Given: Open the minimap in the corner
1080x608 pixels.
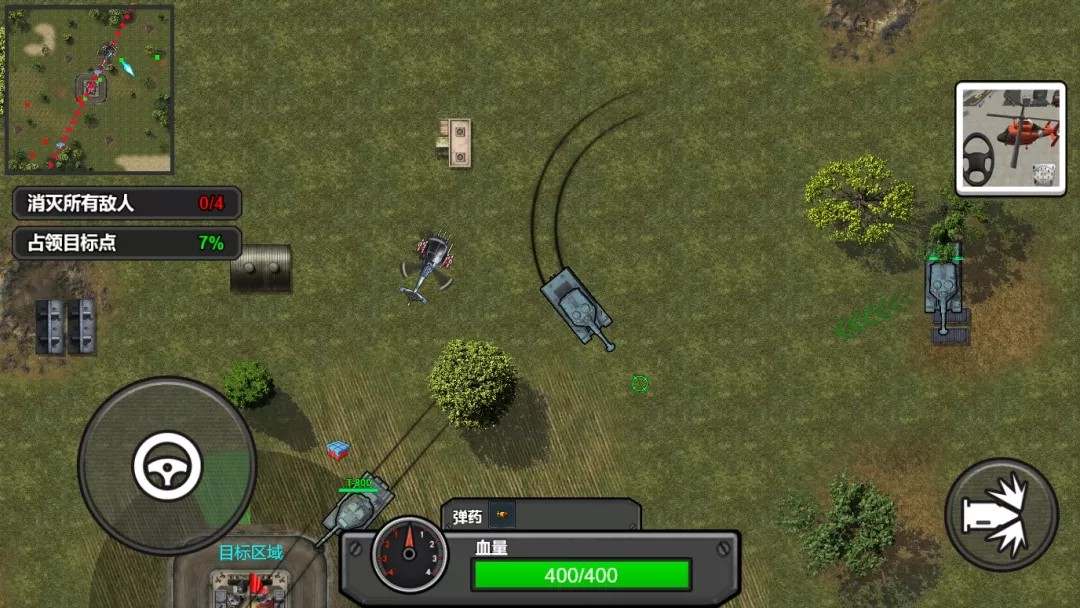Looking at the screenshot, I should tap(89, 89).
